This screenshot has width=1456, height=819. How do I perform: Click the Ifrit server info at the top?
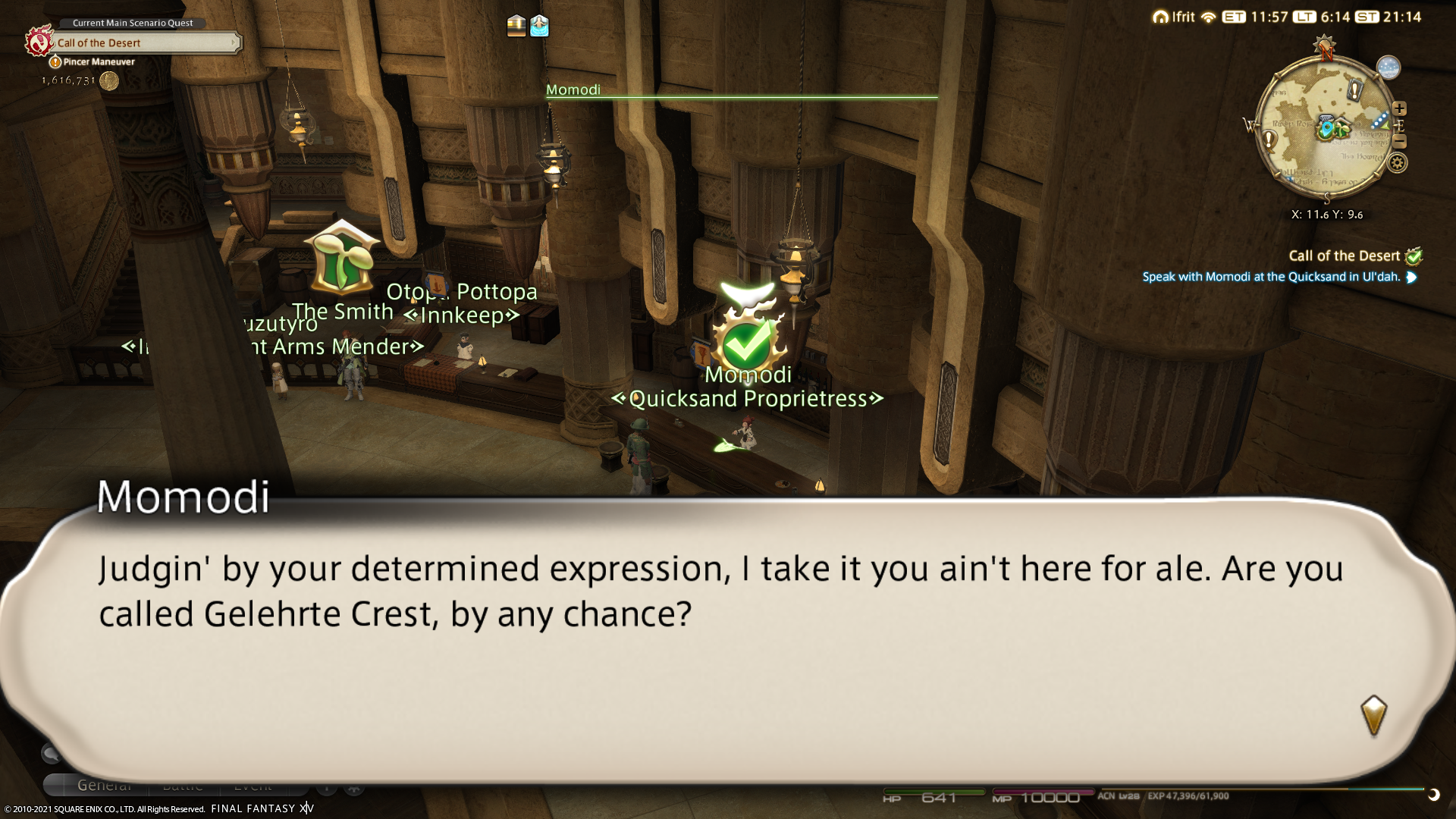point(1174,17)
